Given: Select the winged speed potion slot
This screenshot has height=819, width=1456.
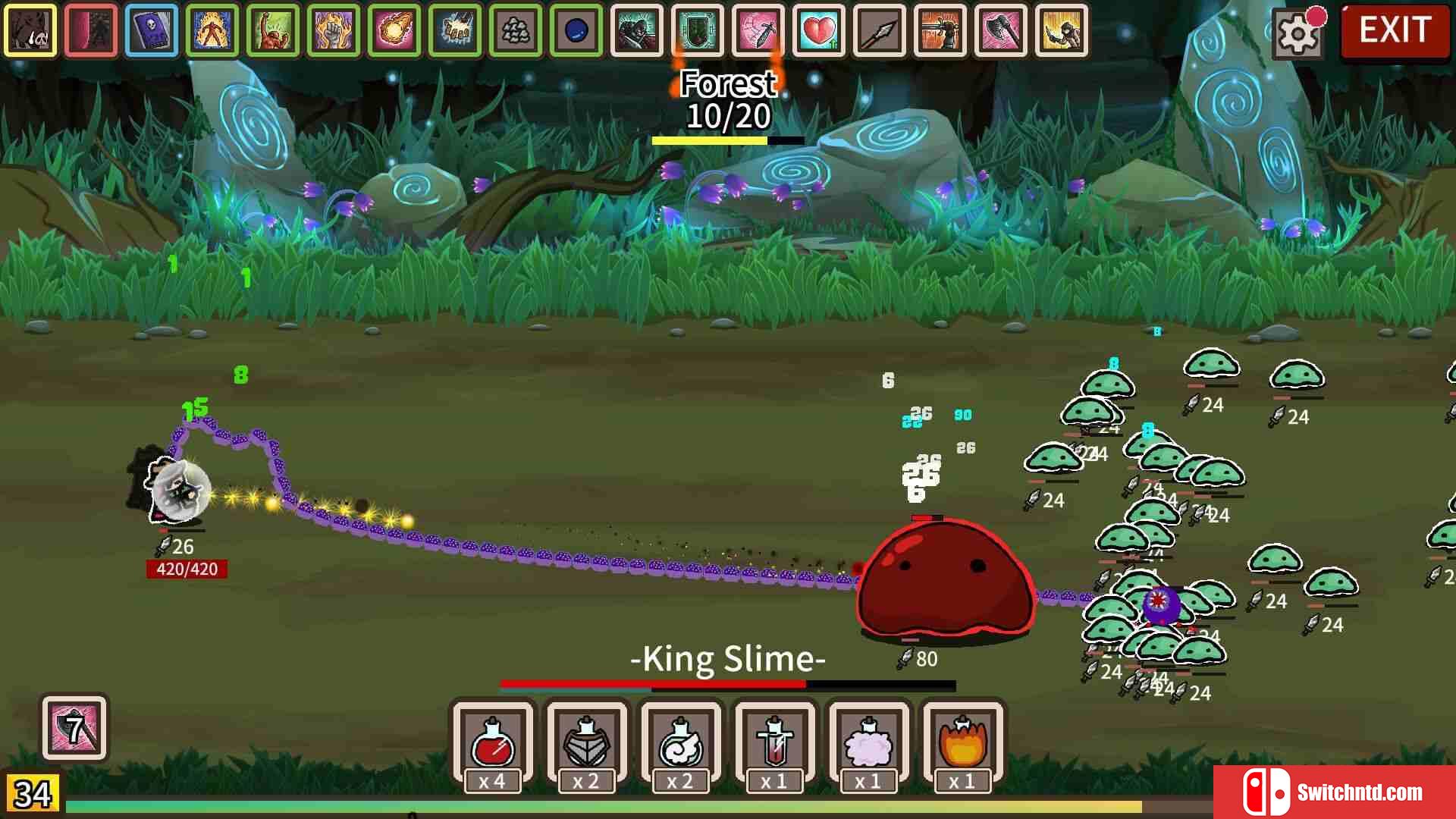Looking at the screenshot, I should (680, 744).
